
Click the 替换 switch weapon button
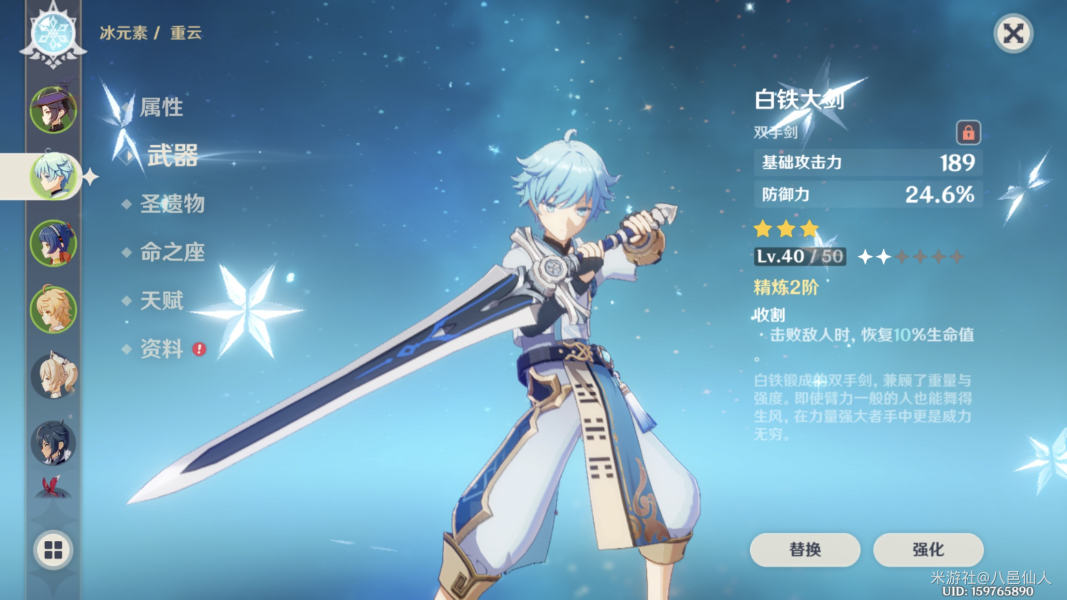pos(805,550)
